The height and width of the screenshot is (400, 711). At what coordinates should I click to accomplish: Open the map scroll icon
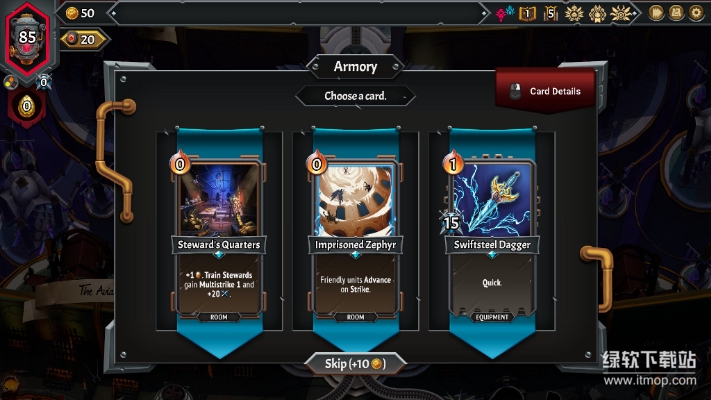coord(677,13)
